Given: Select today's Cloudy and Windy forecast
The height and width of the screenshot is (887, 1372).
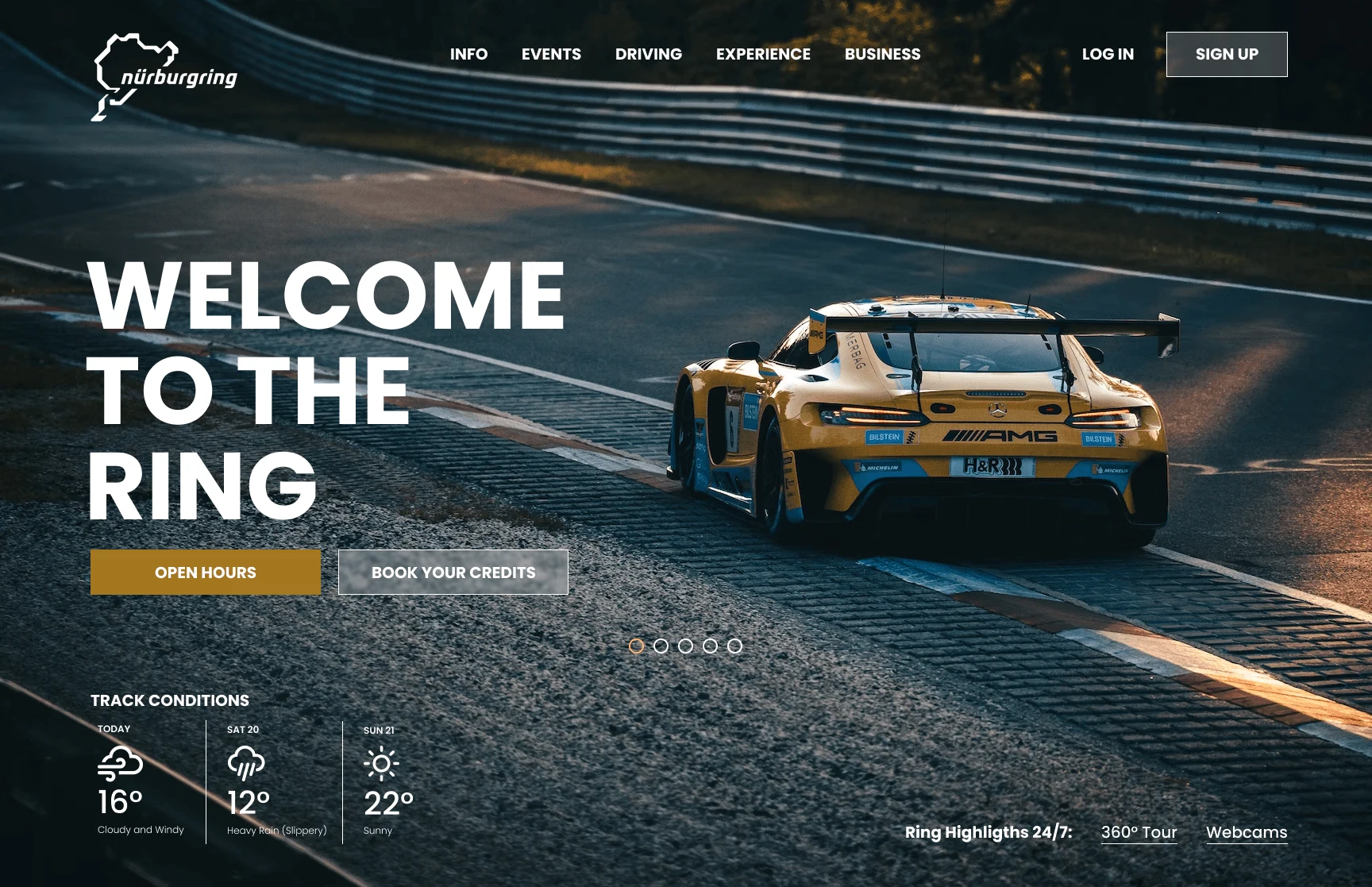Looking at the screenshot, I should pos(140,781).
